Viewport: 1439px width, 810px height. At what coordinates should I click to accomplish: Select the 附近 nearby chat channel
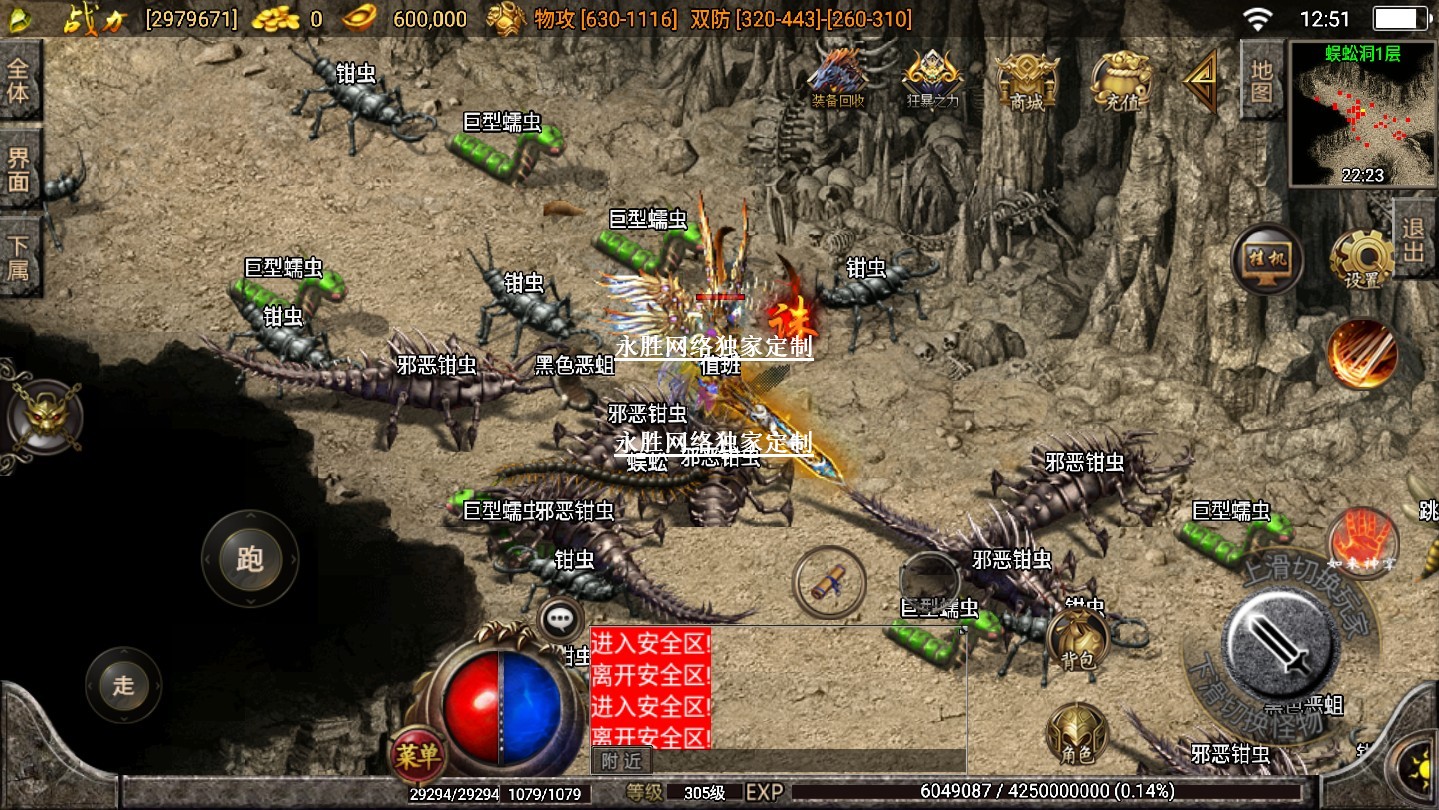click(x=621, y=762)
